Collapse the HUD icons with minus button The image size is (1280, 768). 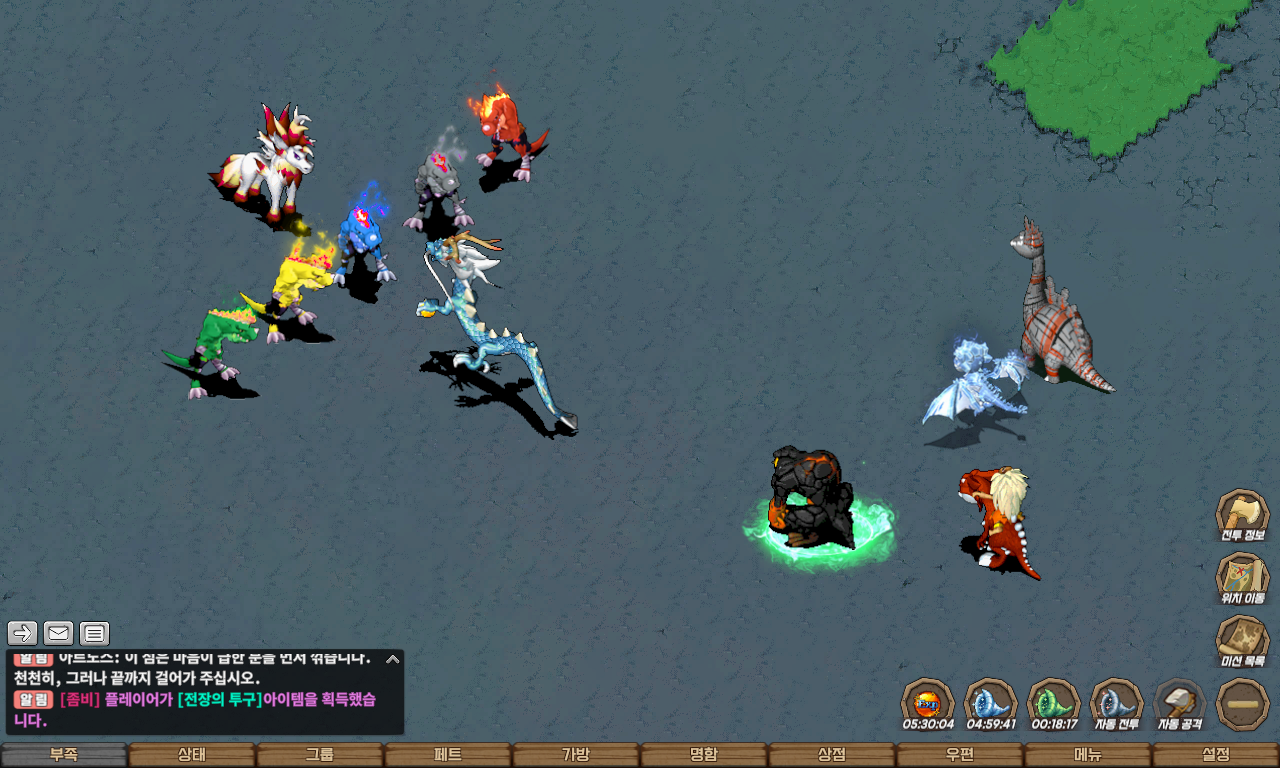click(1242, 704)
